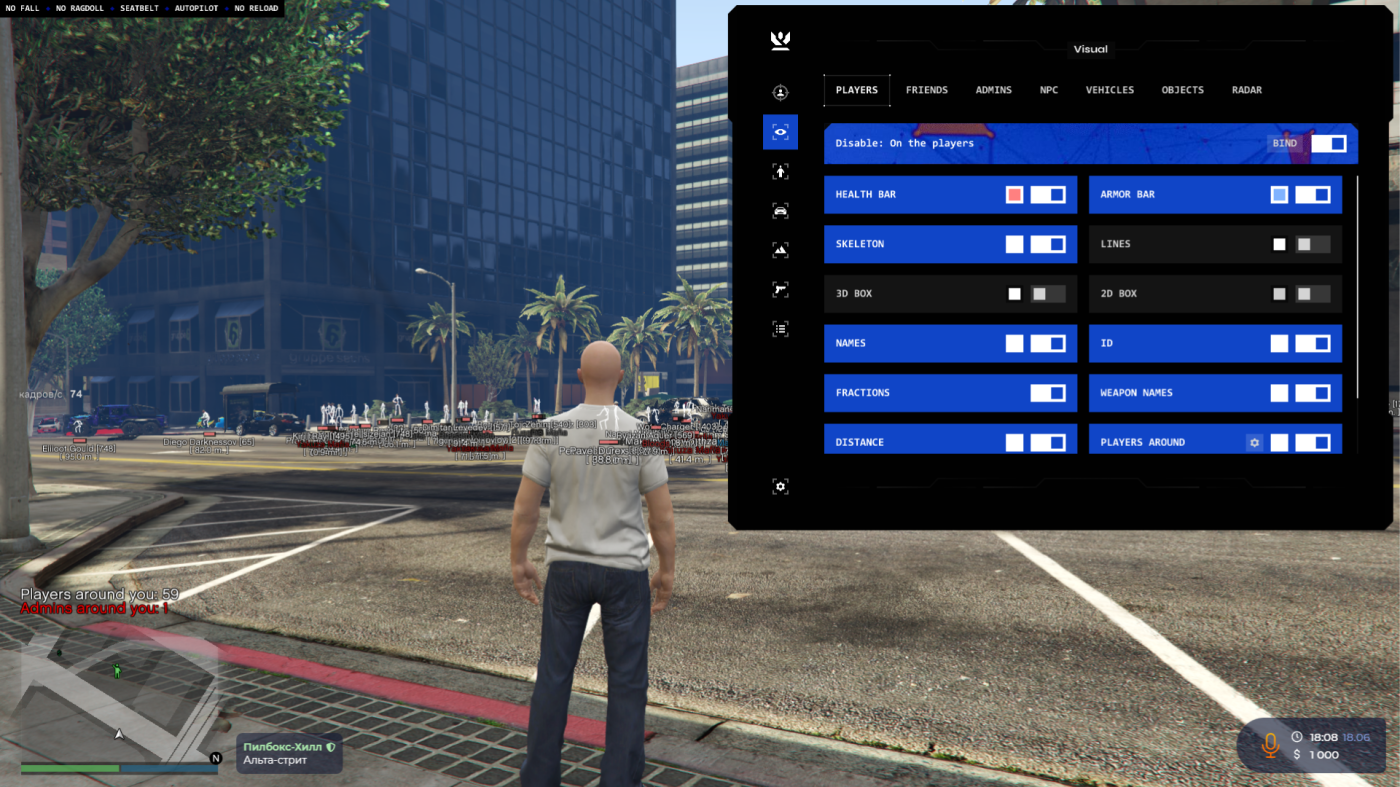Select the weapon gun icon in the sidebar

[780, 288]
